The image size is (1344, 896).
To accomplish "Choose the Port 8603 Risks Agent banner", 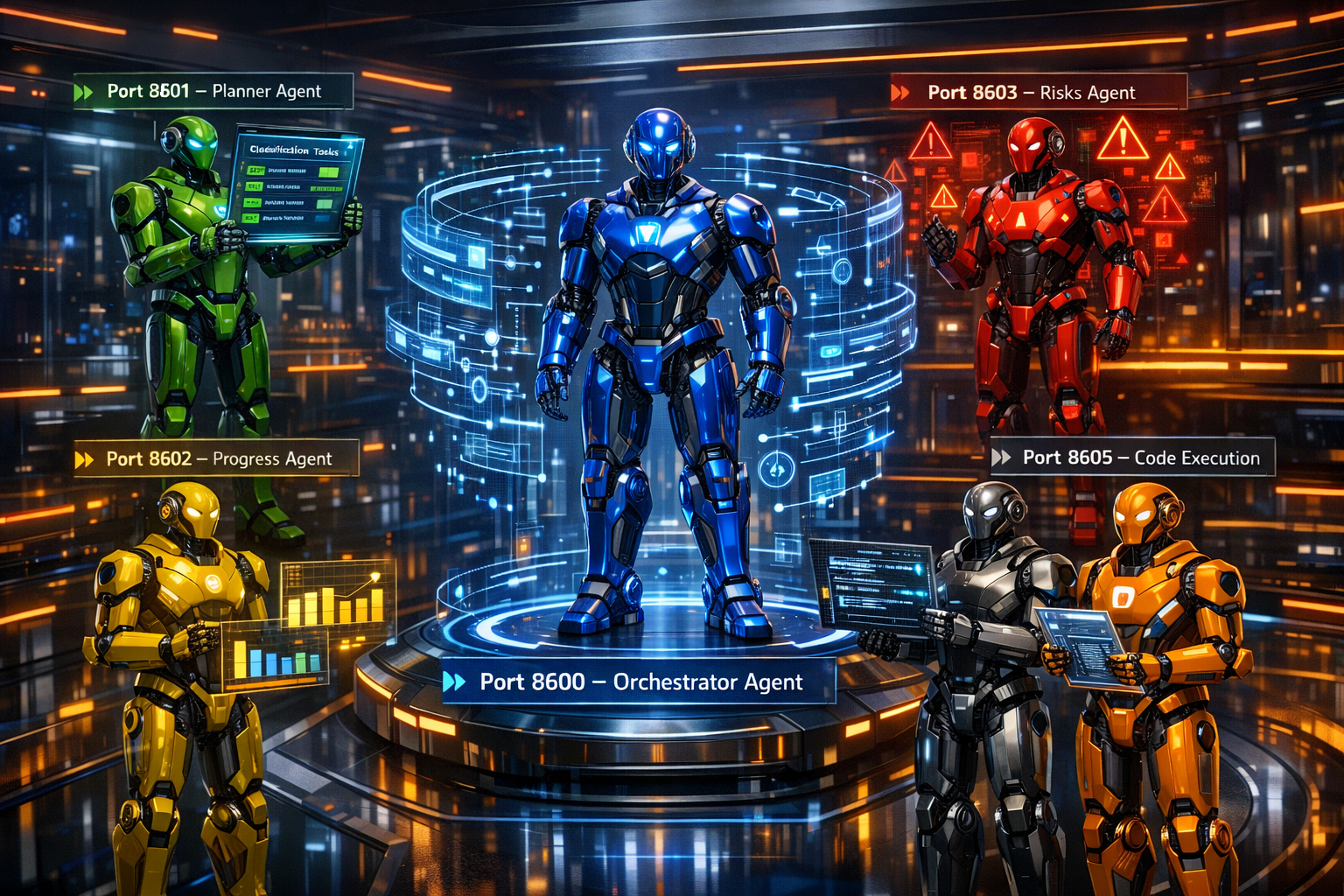I will coord(1038,93).
